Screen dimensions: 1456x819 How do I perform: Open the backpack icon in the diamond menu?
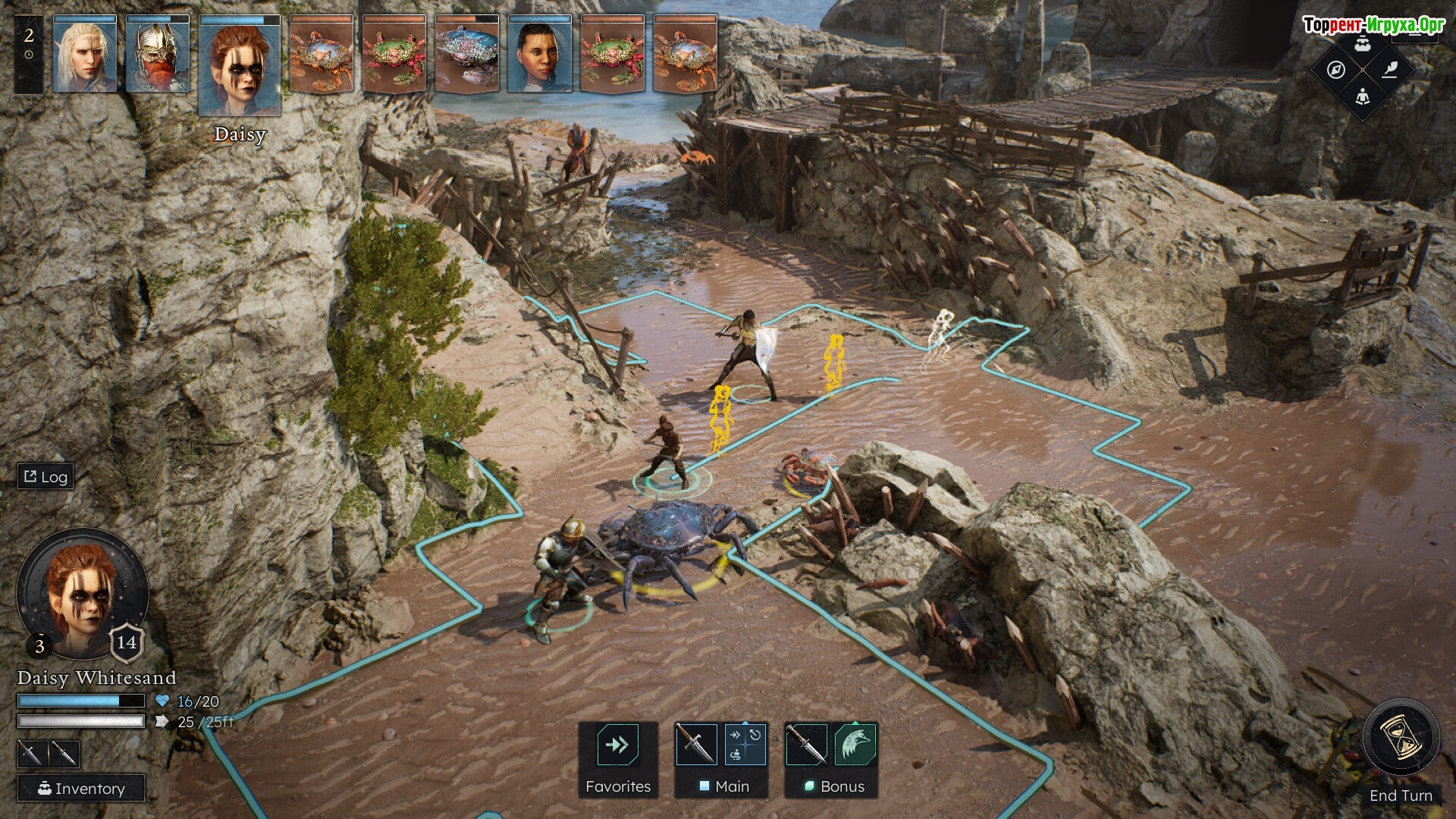click(x=1363, y=44)
